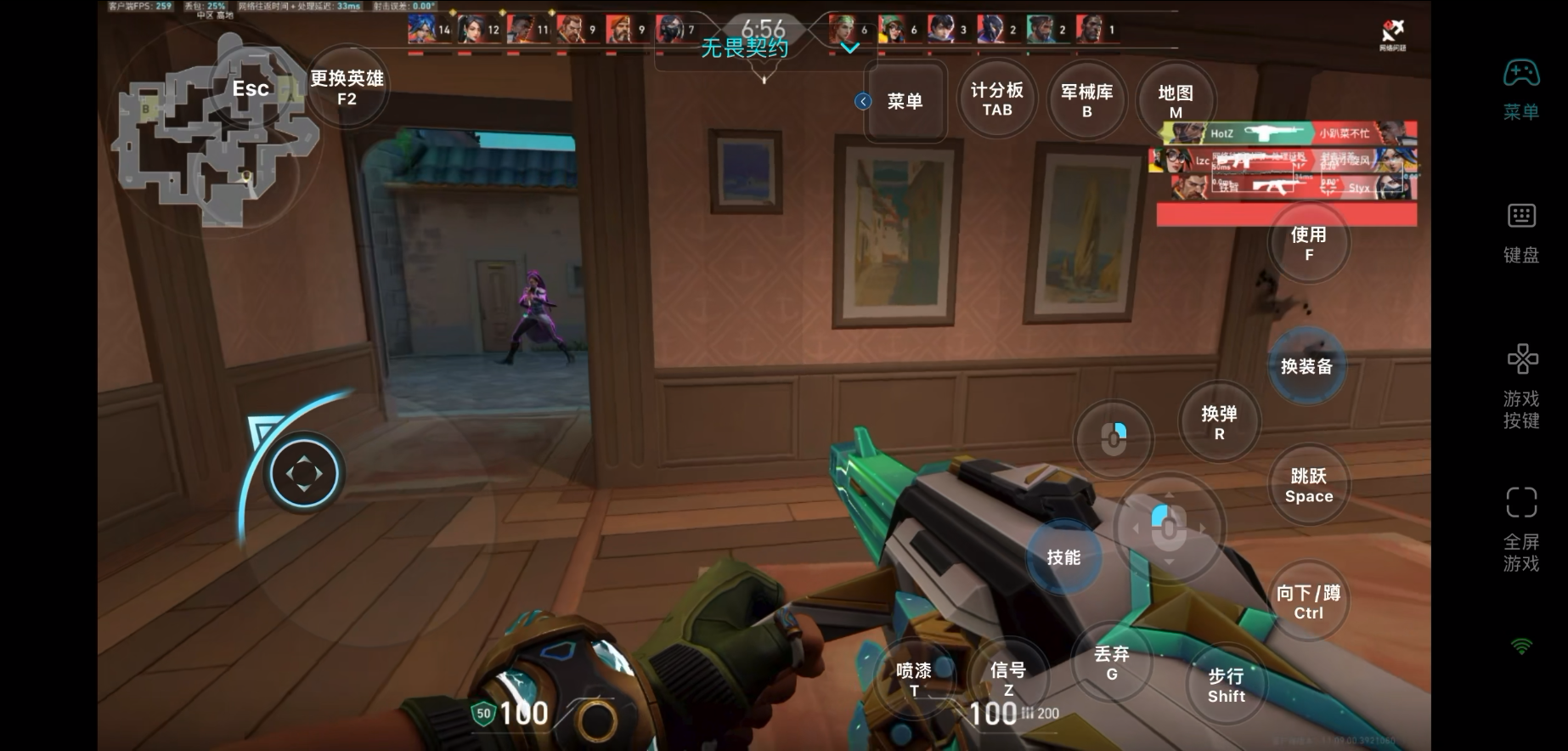Activate the 技能 skill button
This screenshot has height=751, width=1568.
tap(1063, 557)
